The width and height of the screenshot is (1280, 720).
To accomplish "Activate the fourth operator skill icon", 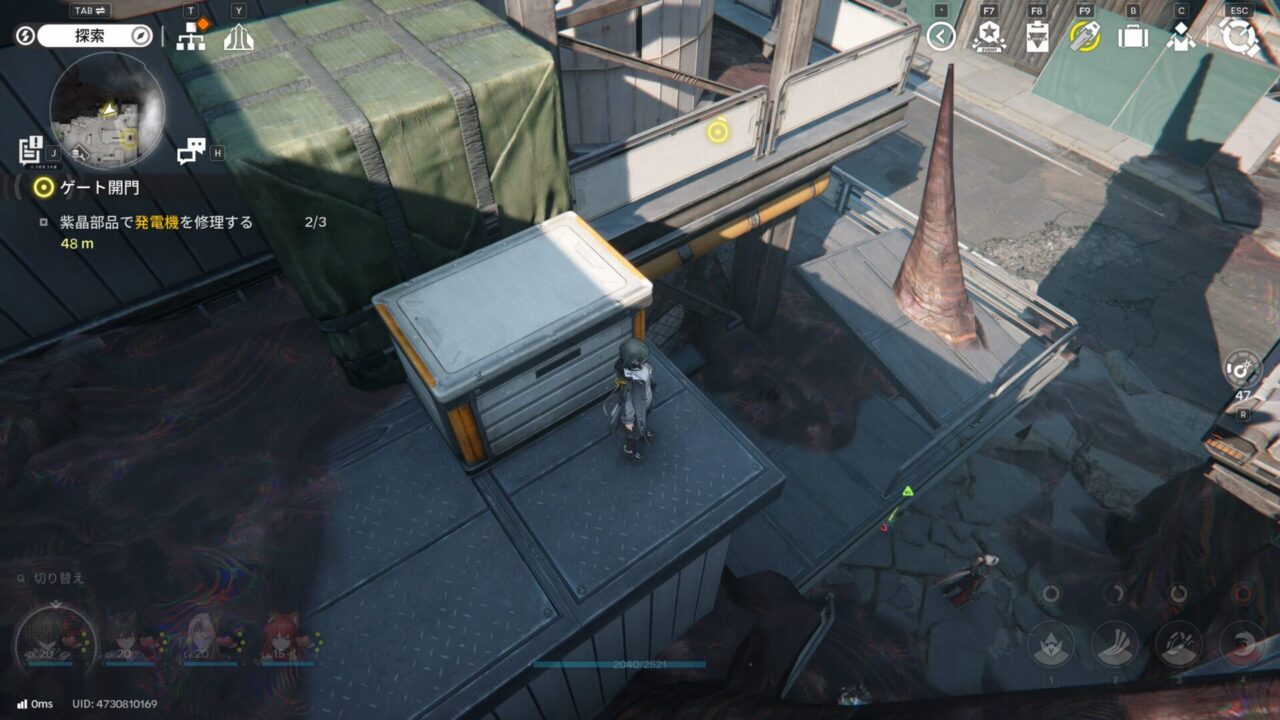I will [1243, 644].
